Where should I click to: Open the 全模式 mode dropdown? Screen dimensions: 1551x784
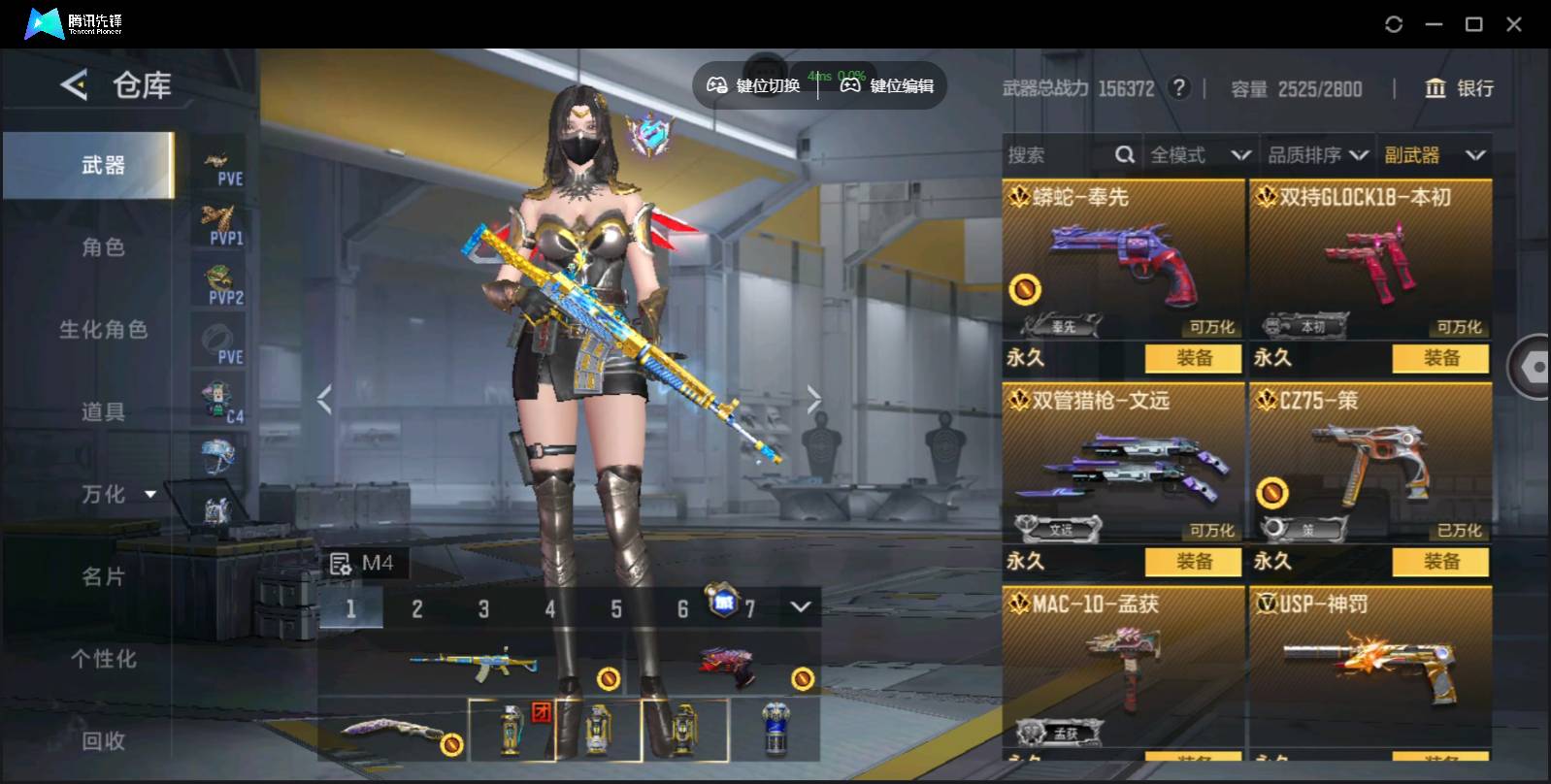click(x=1200, y=155)
